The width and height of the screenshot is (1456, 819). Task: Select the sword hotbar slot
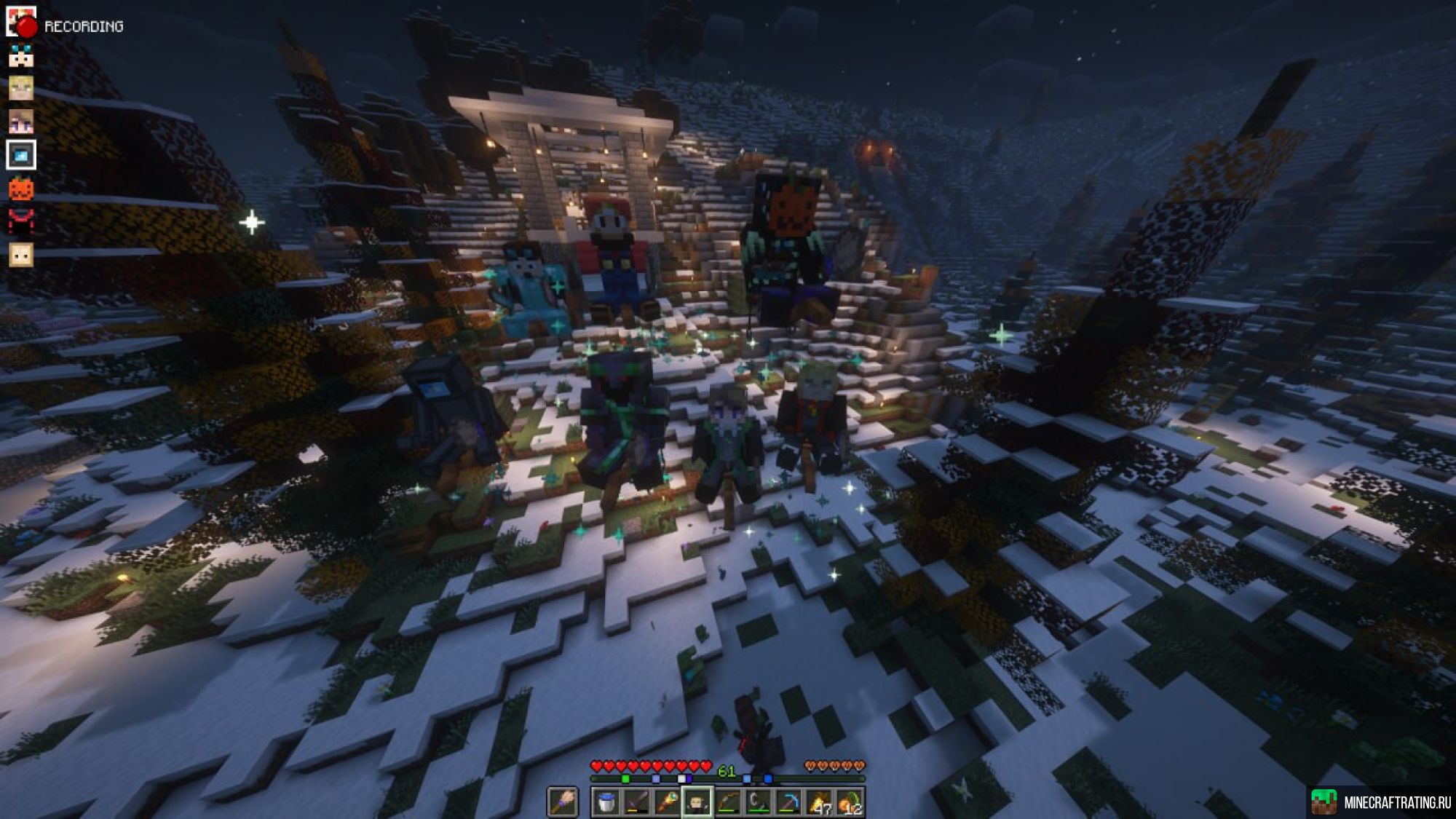[636, 802]
